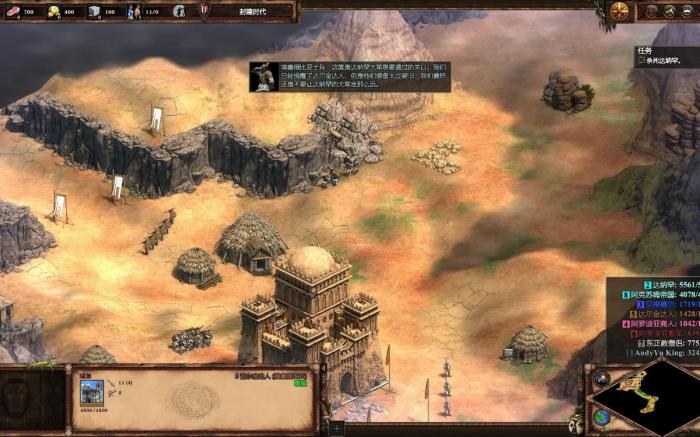Click the green status badge in the info panel
The width and height of the screenshot is (700, 437).
(300, 382)
